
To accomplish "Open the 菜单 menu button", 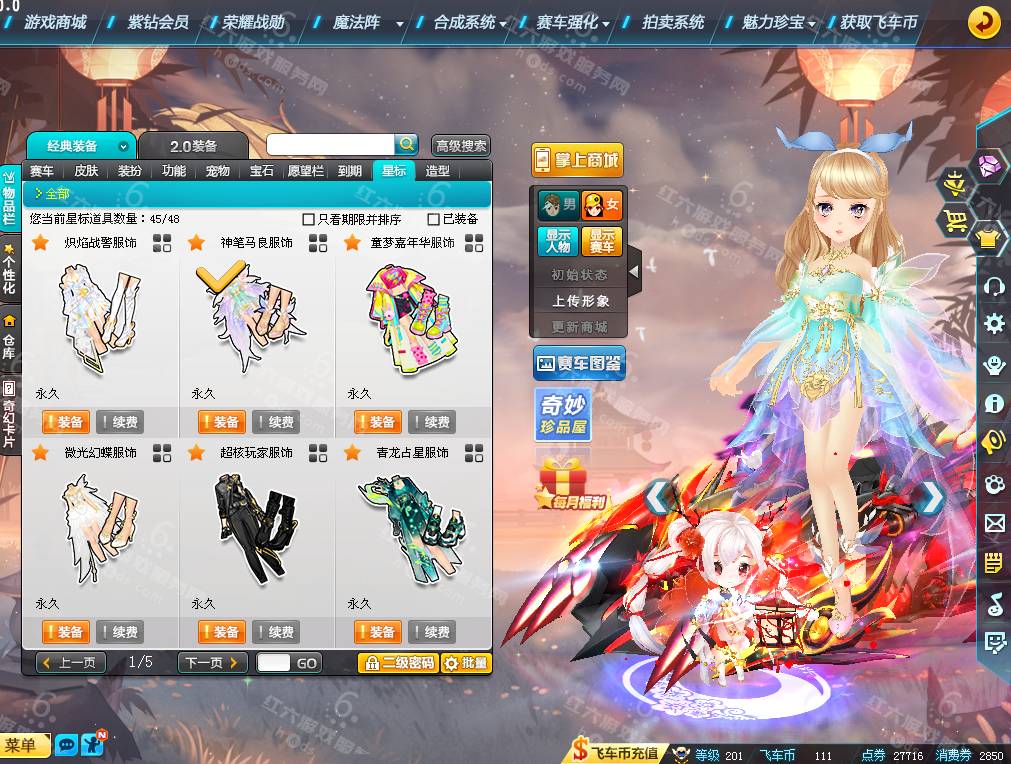I will 24,745.
